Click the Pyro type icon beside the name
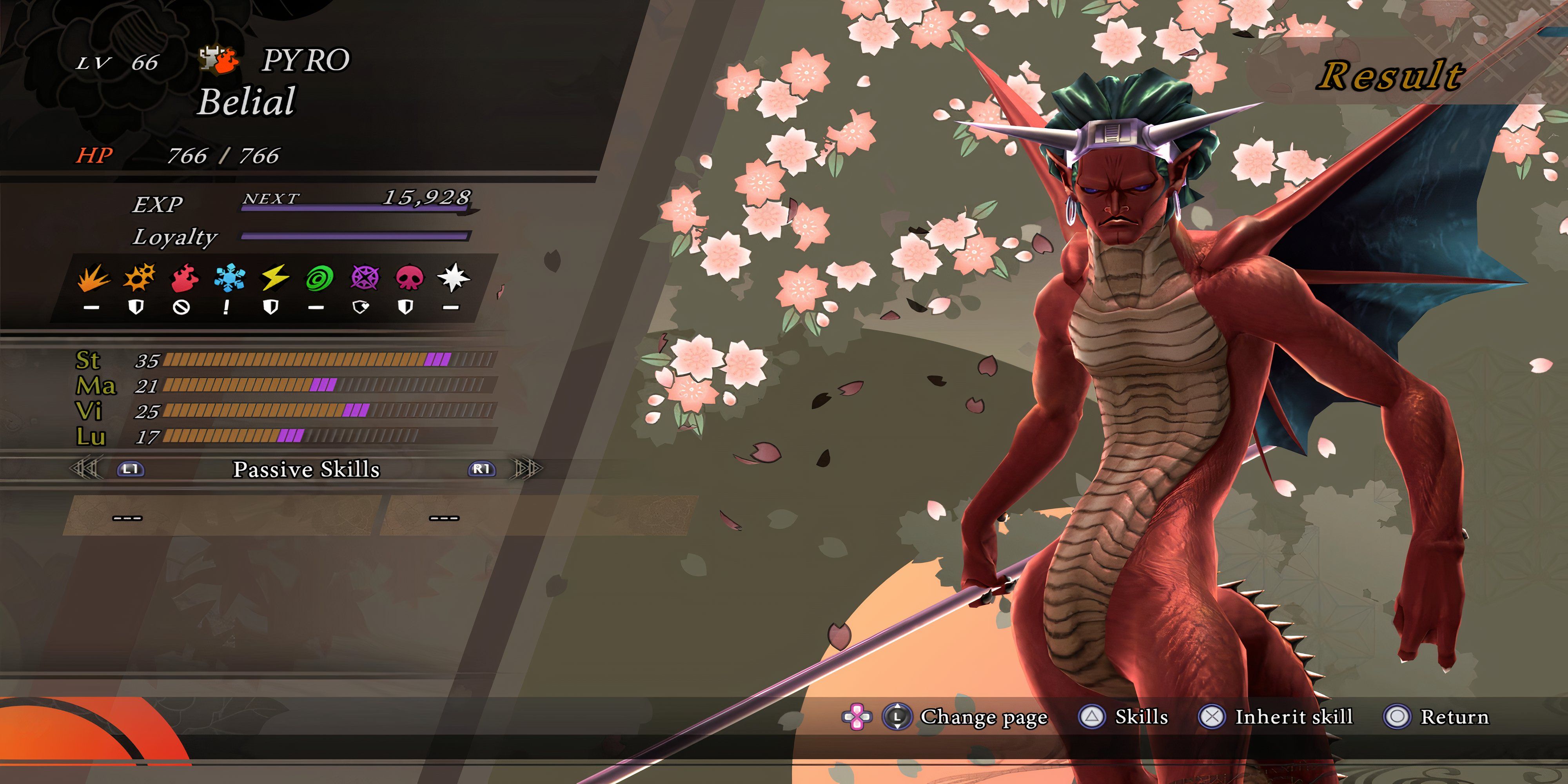The image size is (1568, 784). 218,60
